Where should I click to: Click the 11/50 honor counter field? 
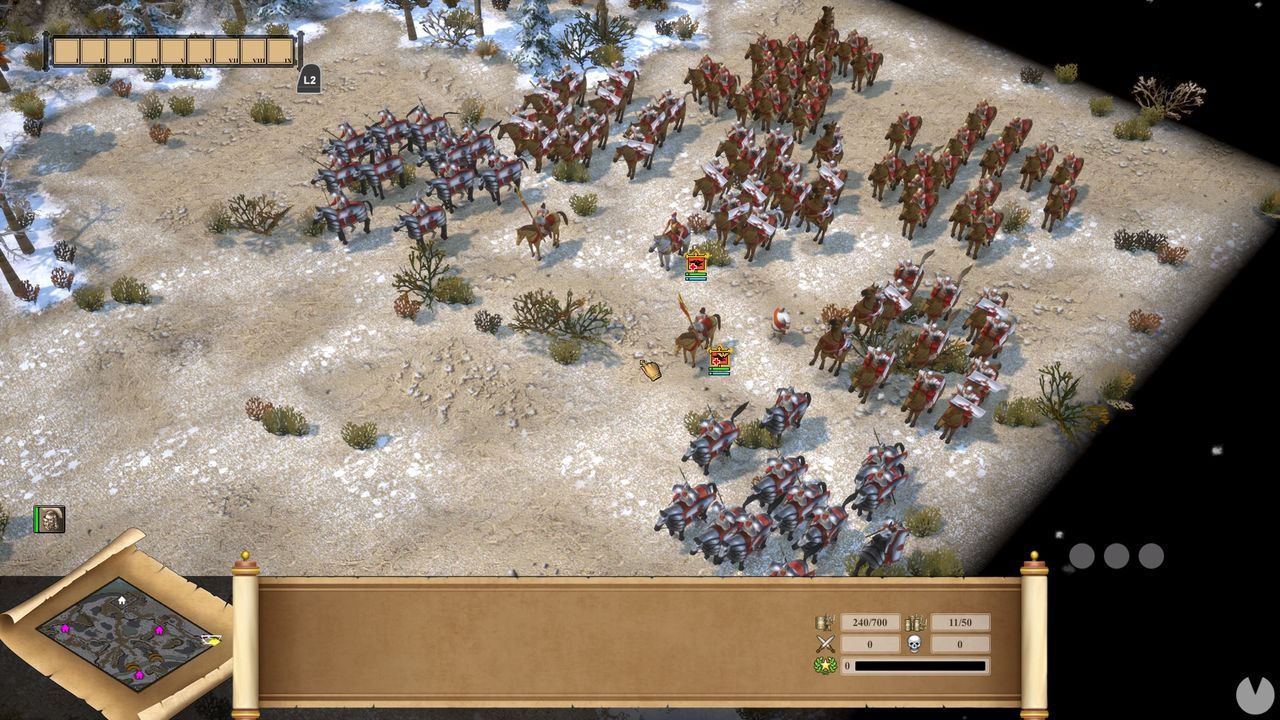tap(960, 622)
